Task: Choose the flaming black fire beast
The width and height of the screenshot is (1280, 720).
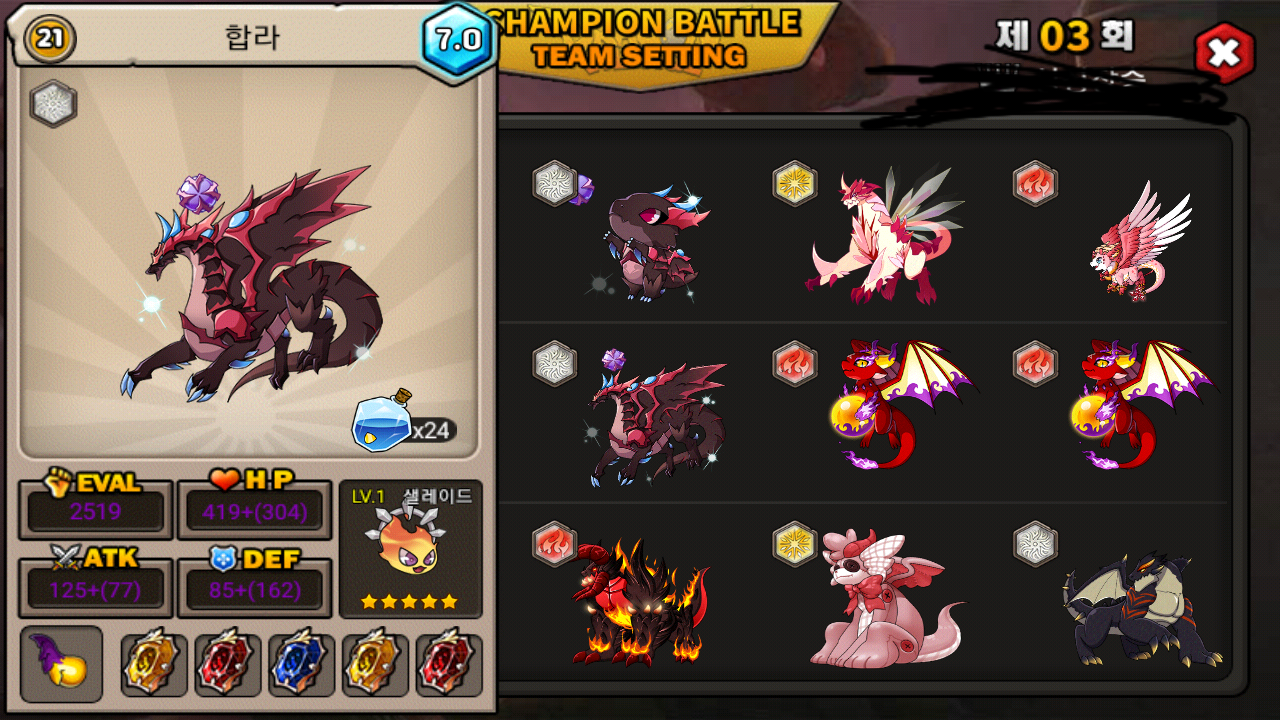Action: tap(640, 602)
